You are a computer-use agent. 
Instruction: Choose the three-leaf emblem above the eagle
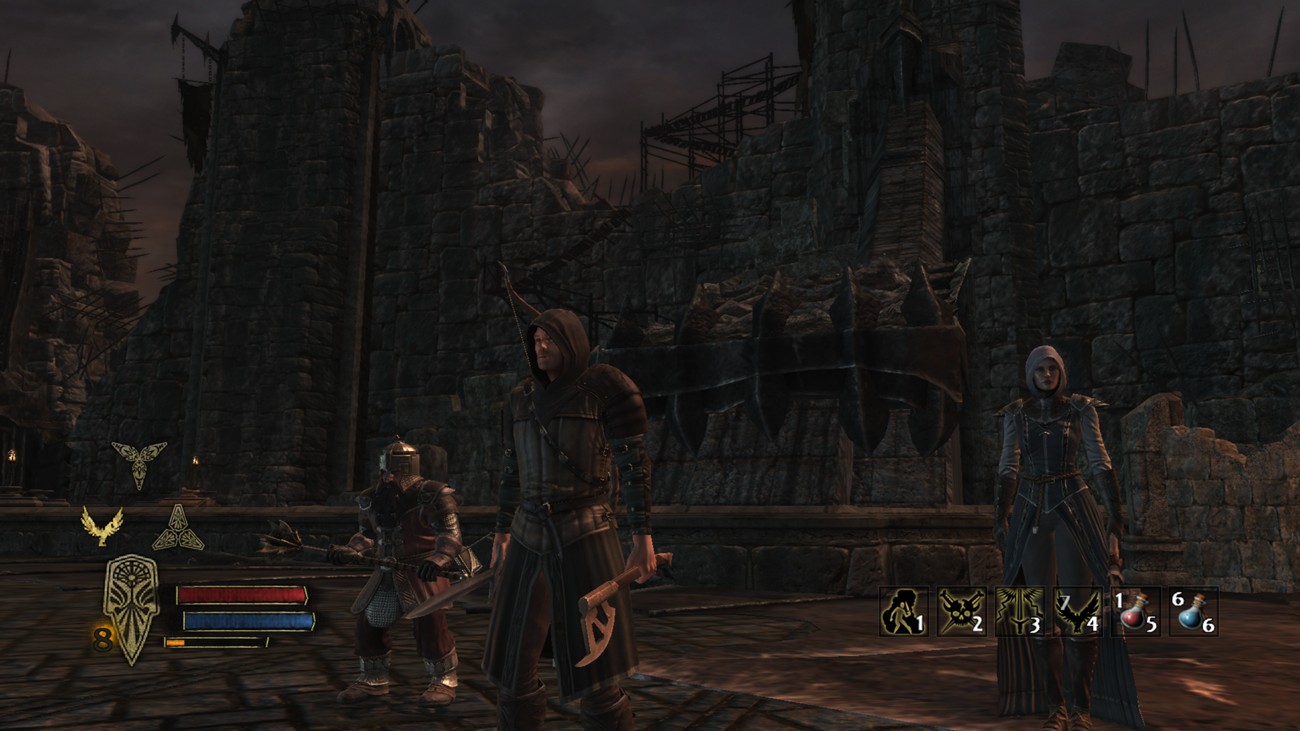(138, 462)
